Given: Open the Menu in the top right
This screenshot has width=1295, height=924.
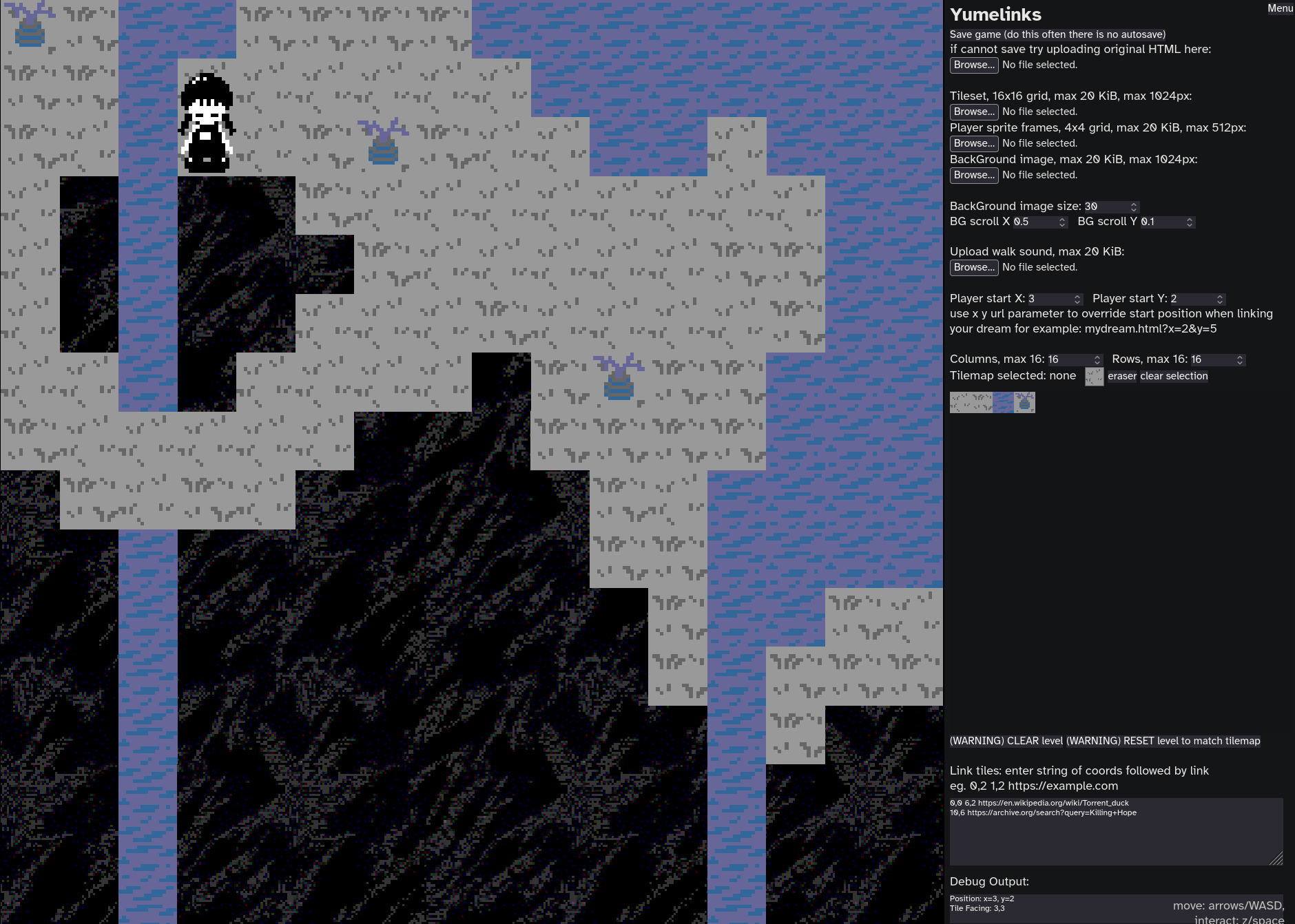Looking at the screenshot, I should pos(1280,8).
